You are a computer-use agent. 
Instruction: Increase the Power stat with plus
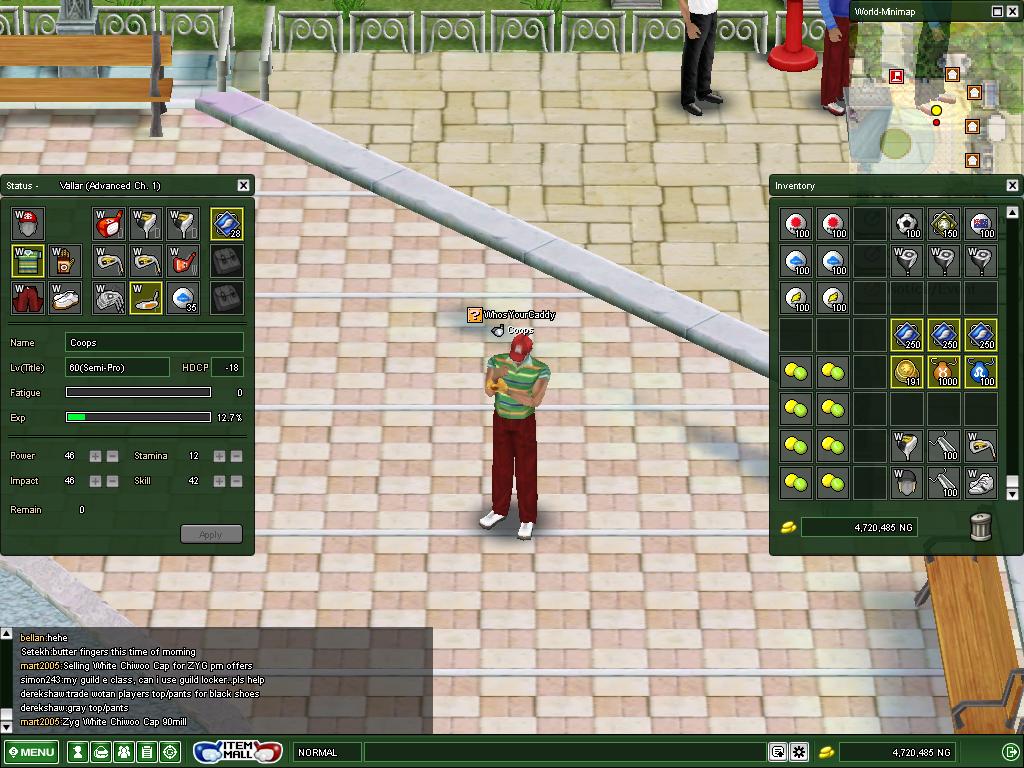95,456
